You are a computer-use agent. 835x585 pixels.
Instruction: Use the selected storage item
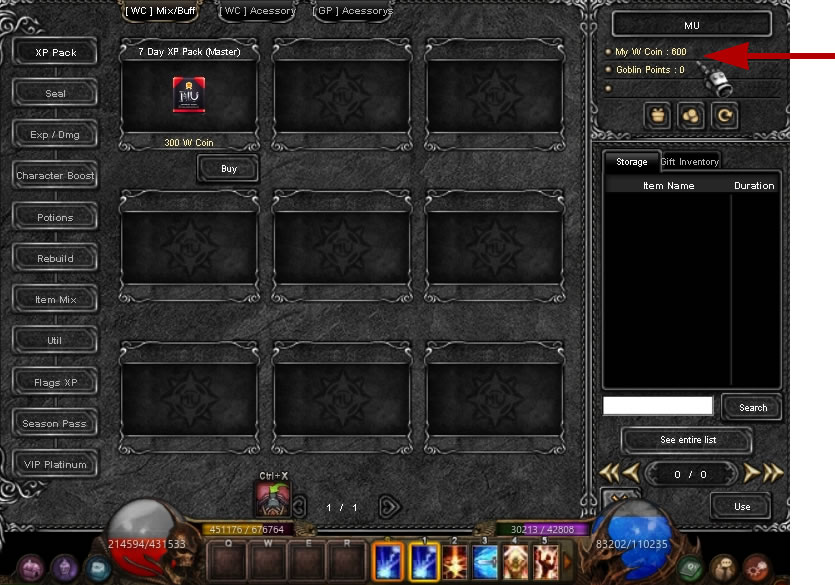741,506
